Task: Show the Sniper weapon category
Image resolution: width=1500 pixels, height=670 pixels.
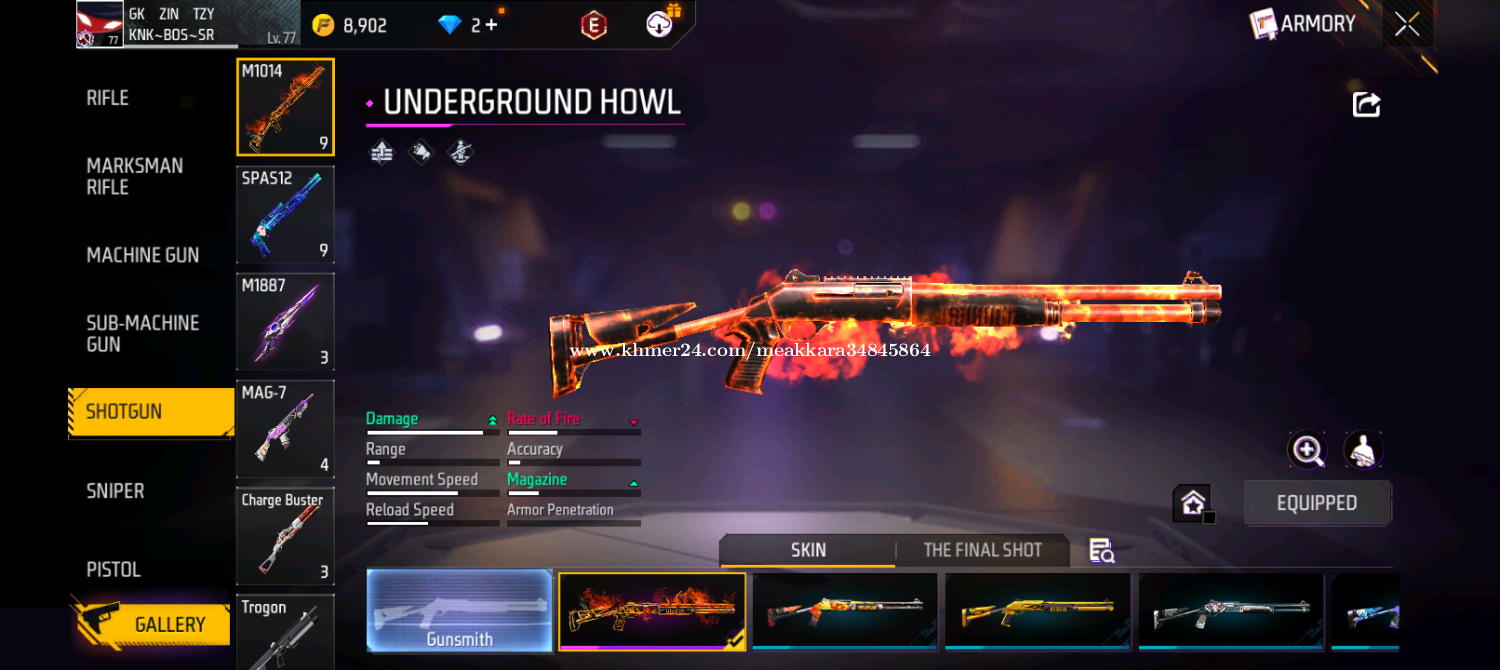Action: tap(115, 491)
